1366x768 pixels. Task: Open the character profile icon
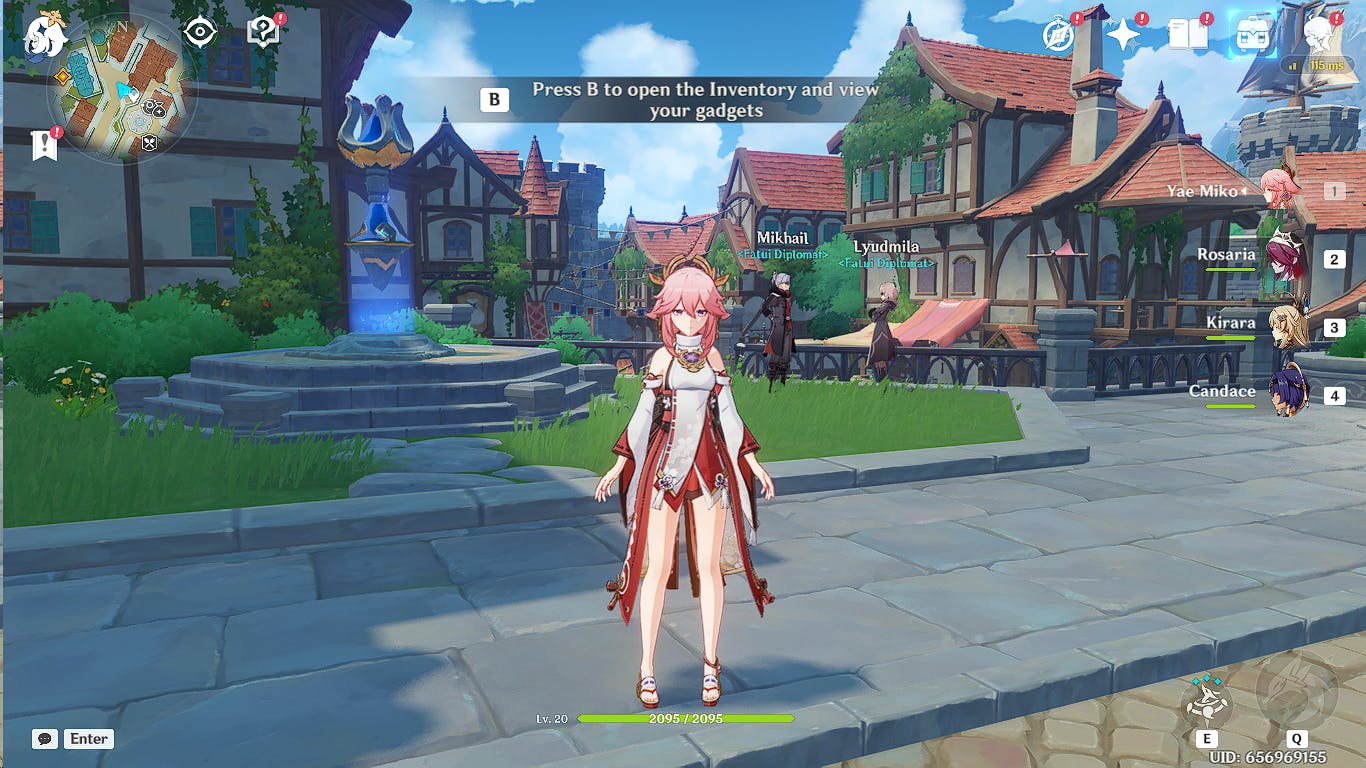click(1318, 34)
